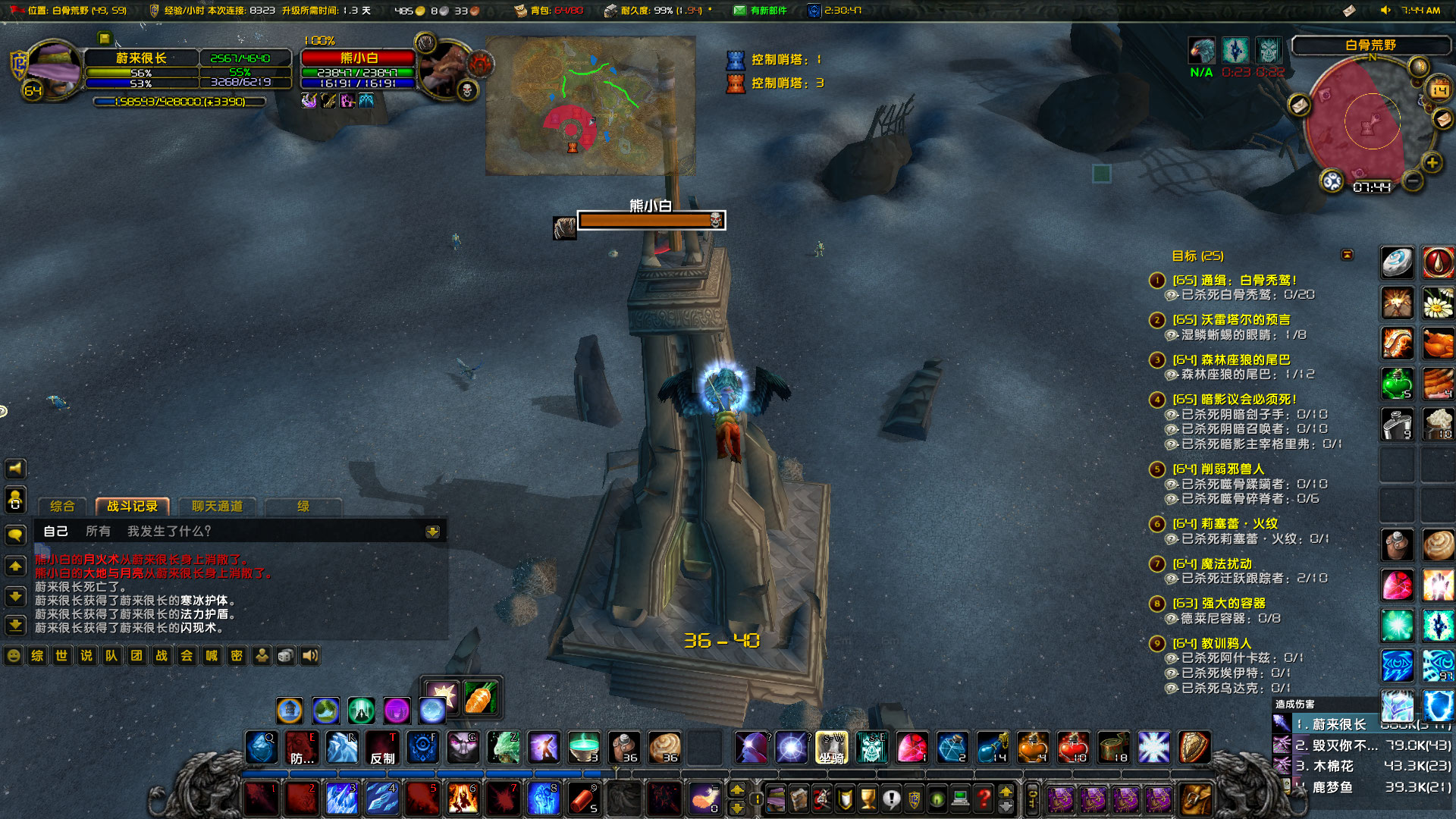The width and height of the screenshot is (1456, 819).
Task: Toggle the speaker icon next to the chat channels
Action: [310, 655]
